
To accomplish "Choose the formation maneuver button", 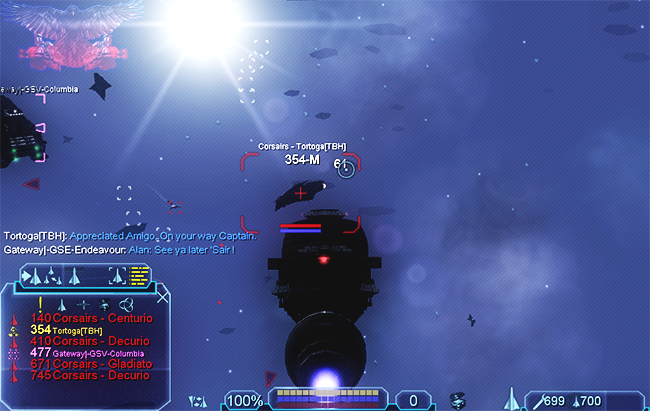I will coord(51,275).
